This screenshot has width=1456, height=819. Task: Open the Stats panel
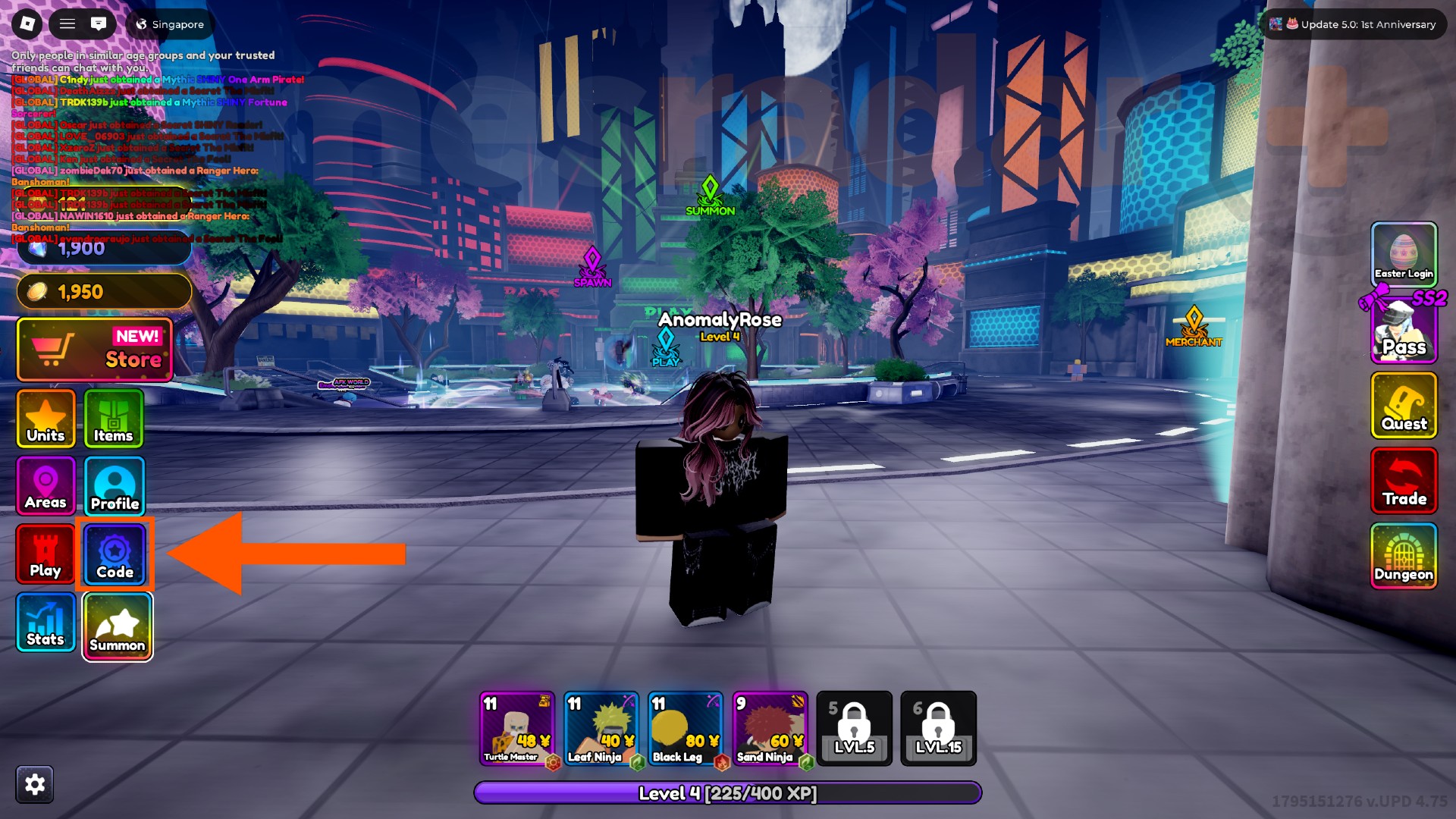45,623
